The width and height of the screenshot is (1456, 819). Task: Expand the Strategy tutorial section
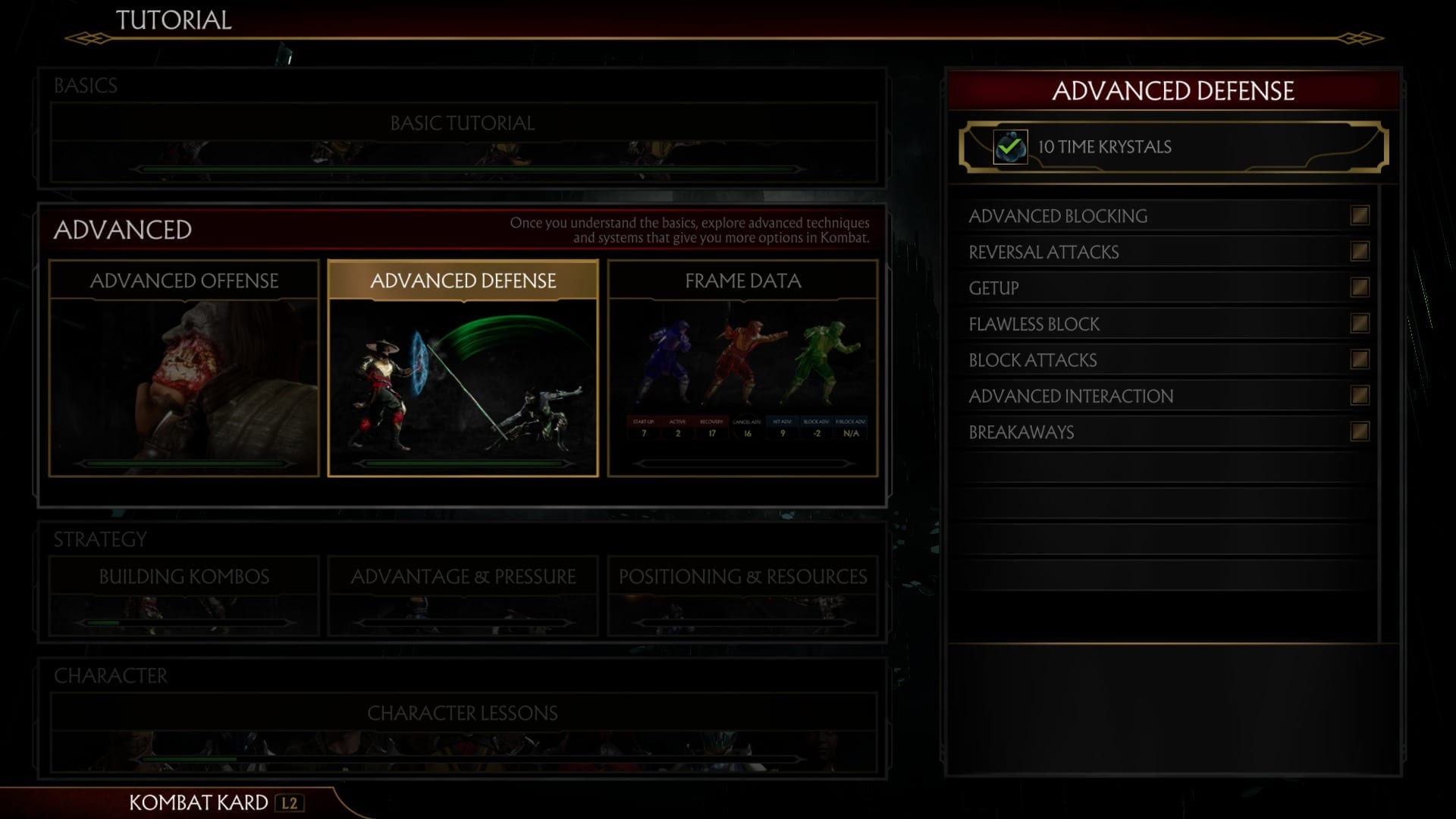tap(99, 539)
